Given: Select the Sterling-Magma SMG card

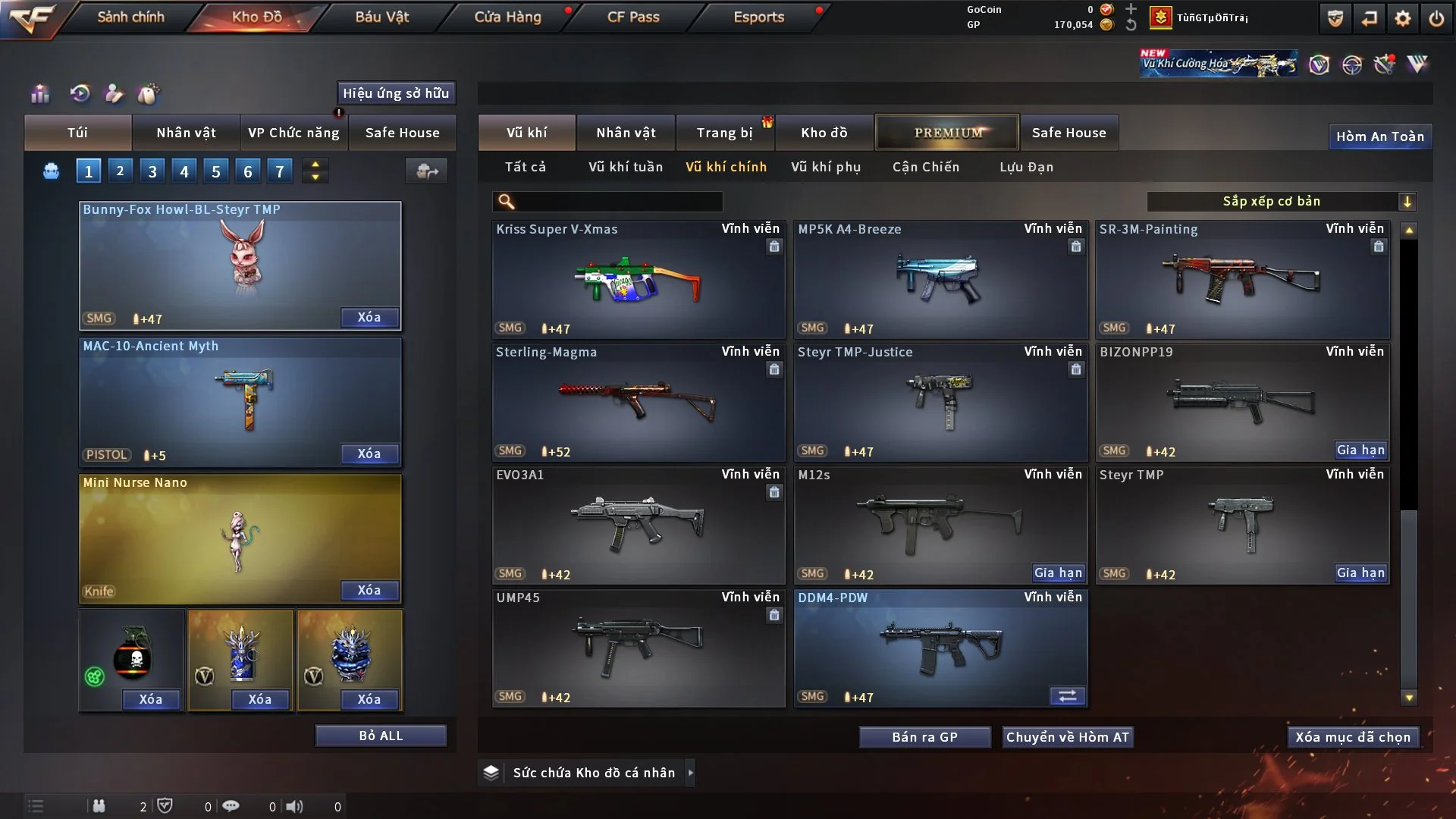Looking at the screenshot, I should (638, 402).
